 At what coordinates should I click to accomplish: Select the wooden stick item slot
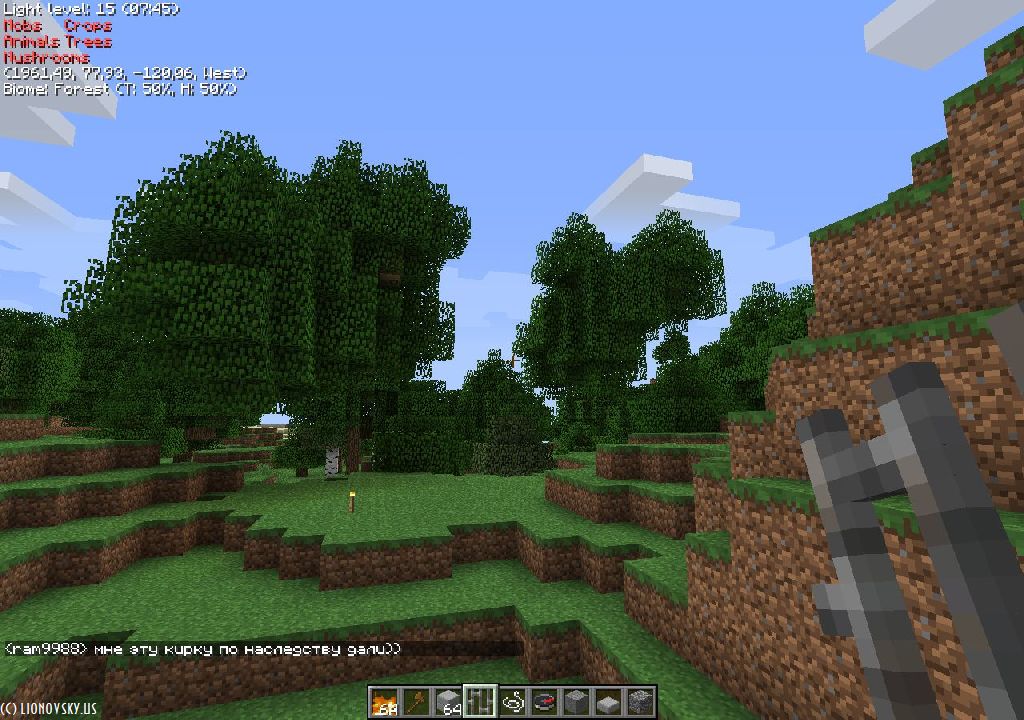[415, 702]
